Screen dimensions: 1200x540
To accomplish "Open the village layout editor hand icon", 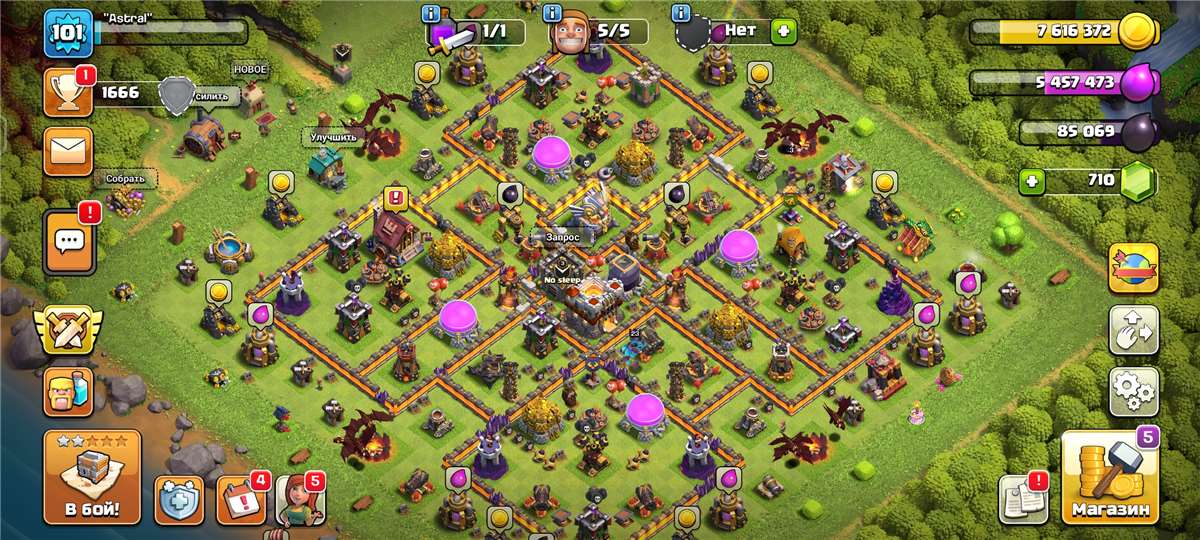I will [x=1133, y=330].
